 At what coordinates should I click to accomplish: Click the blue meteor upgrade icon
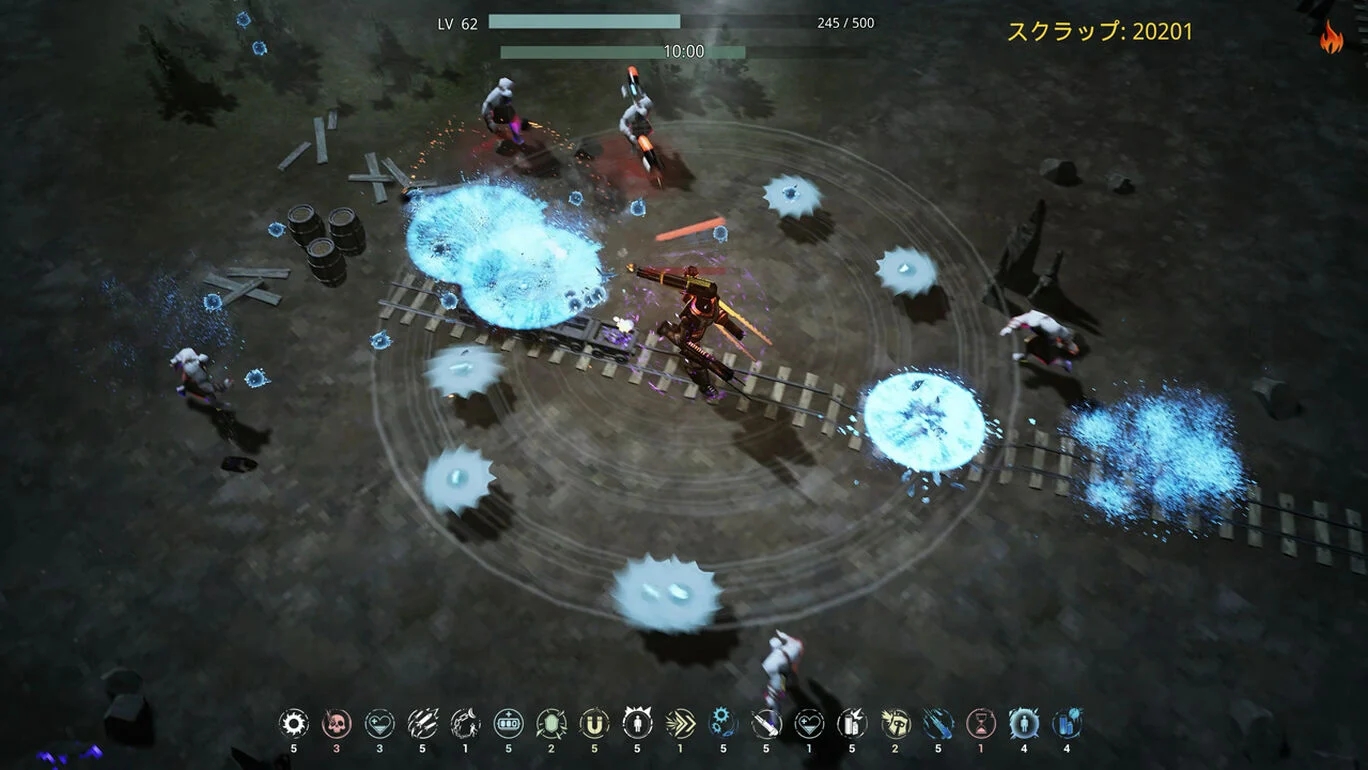(x=938, y=723)
